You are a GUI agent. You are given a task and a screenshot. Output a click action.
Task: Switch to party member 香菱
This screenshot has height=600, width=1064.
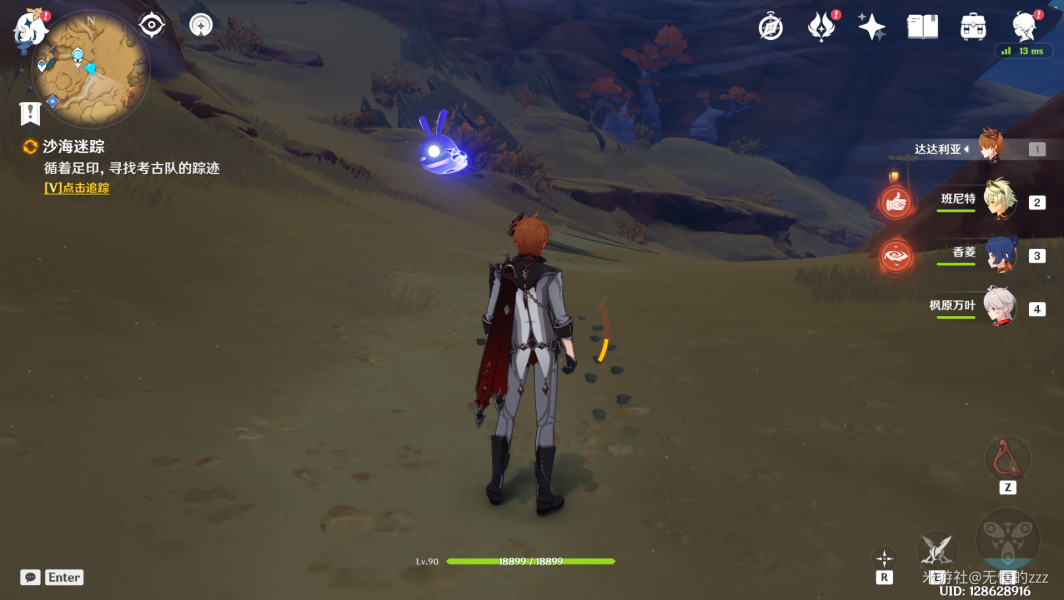click(998, 254)
